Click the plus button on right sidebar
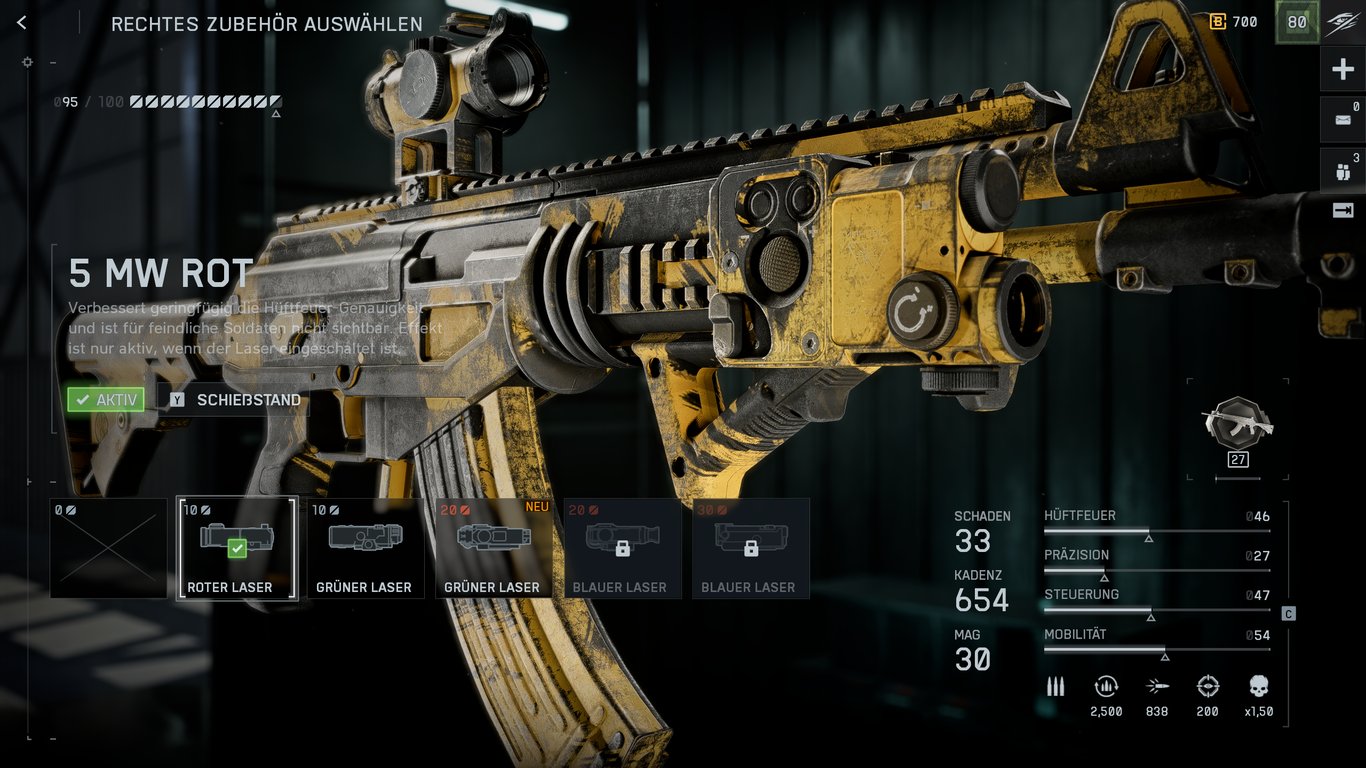This screenshot has height=768, width=1366. pos(1342,69)
